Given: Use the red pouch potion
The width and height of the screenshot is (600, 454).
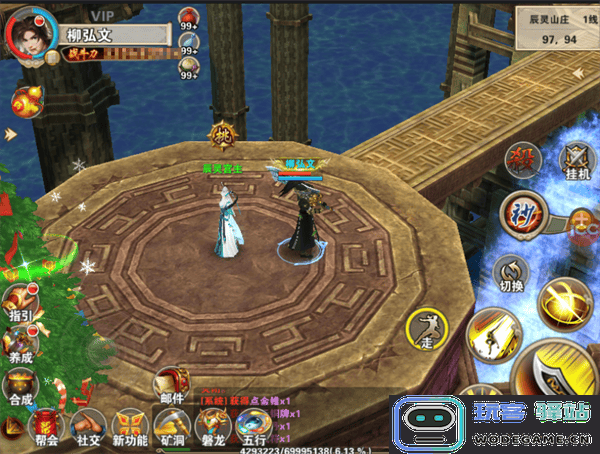Looking at the screenshot, I should [190, 17].
